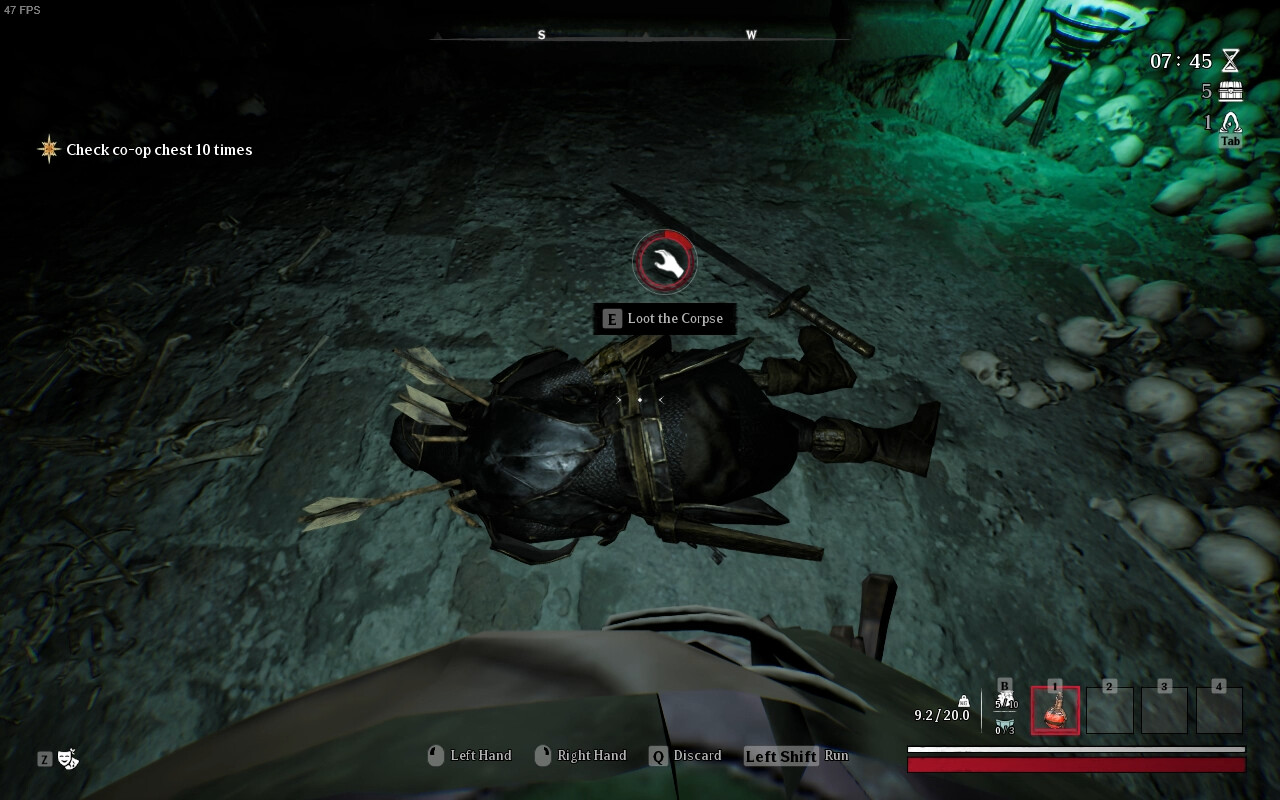Toggle the Right Hand mouse control
1280x800 pixels.
point(545,755)
